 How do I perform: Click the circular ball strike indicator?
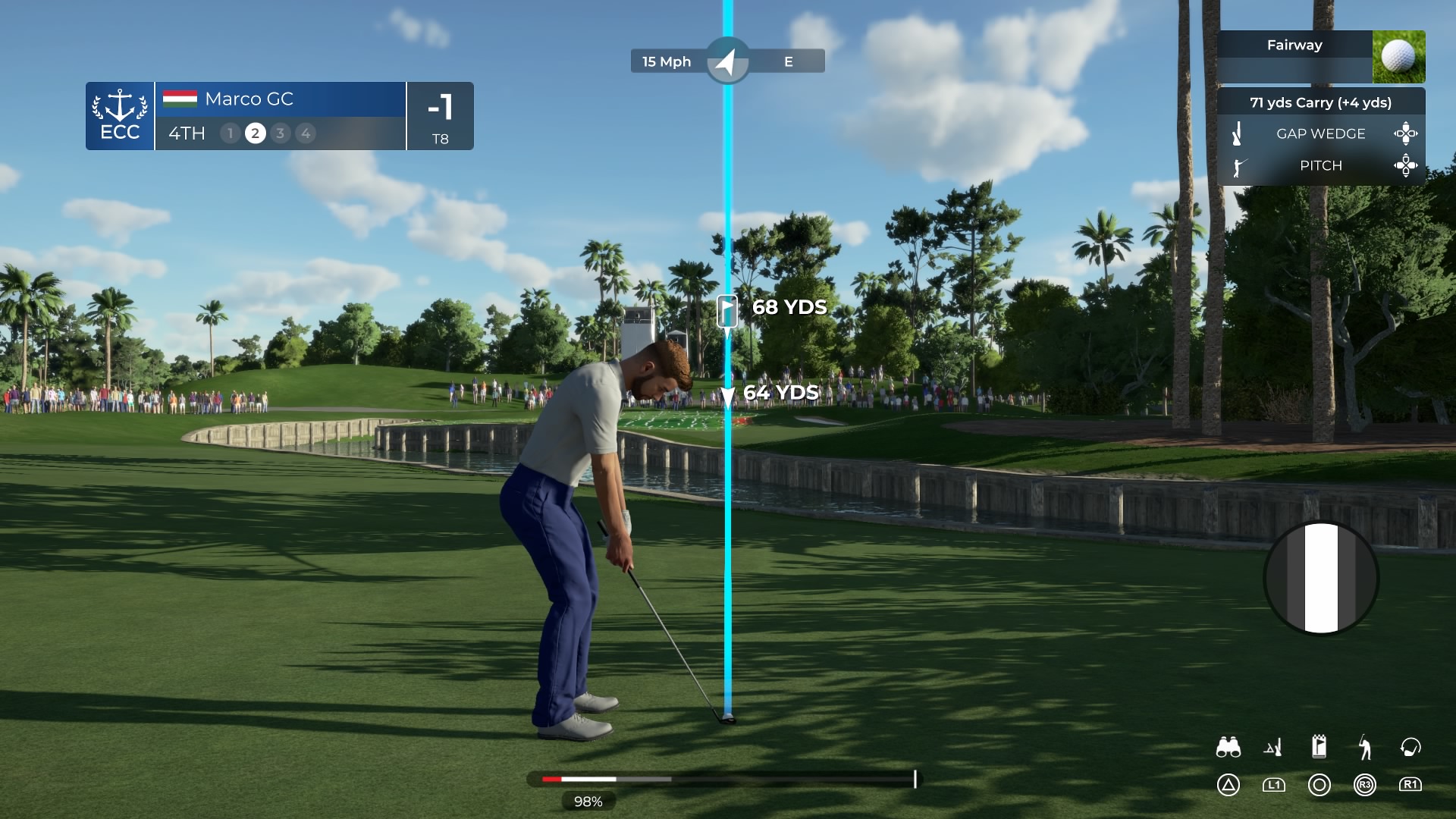[x=1320, y=577]
